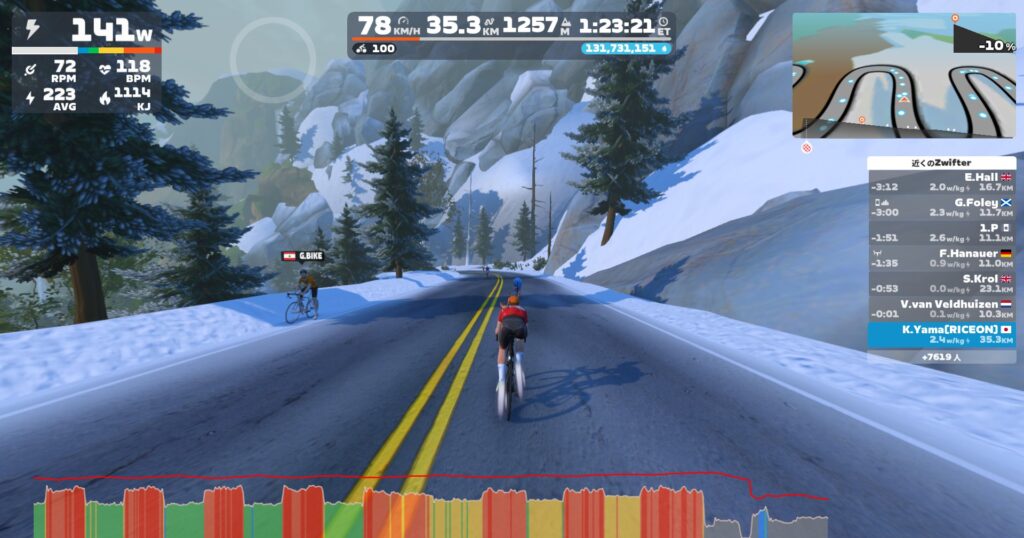Activate the empty power-up circle
This screenshot has height=538, width=1024.
[x=274, y=60]
